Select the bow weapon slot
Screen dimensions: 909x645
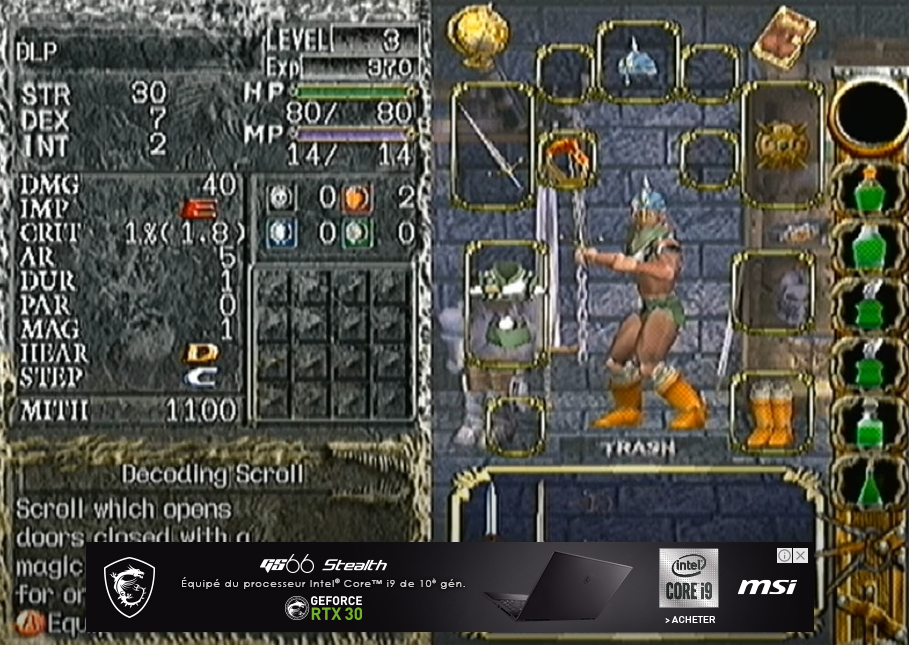tap(492, 147)
